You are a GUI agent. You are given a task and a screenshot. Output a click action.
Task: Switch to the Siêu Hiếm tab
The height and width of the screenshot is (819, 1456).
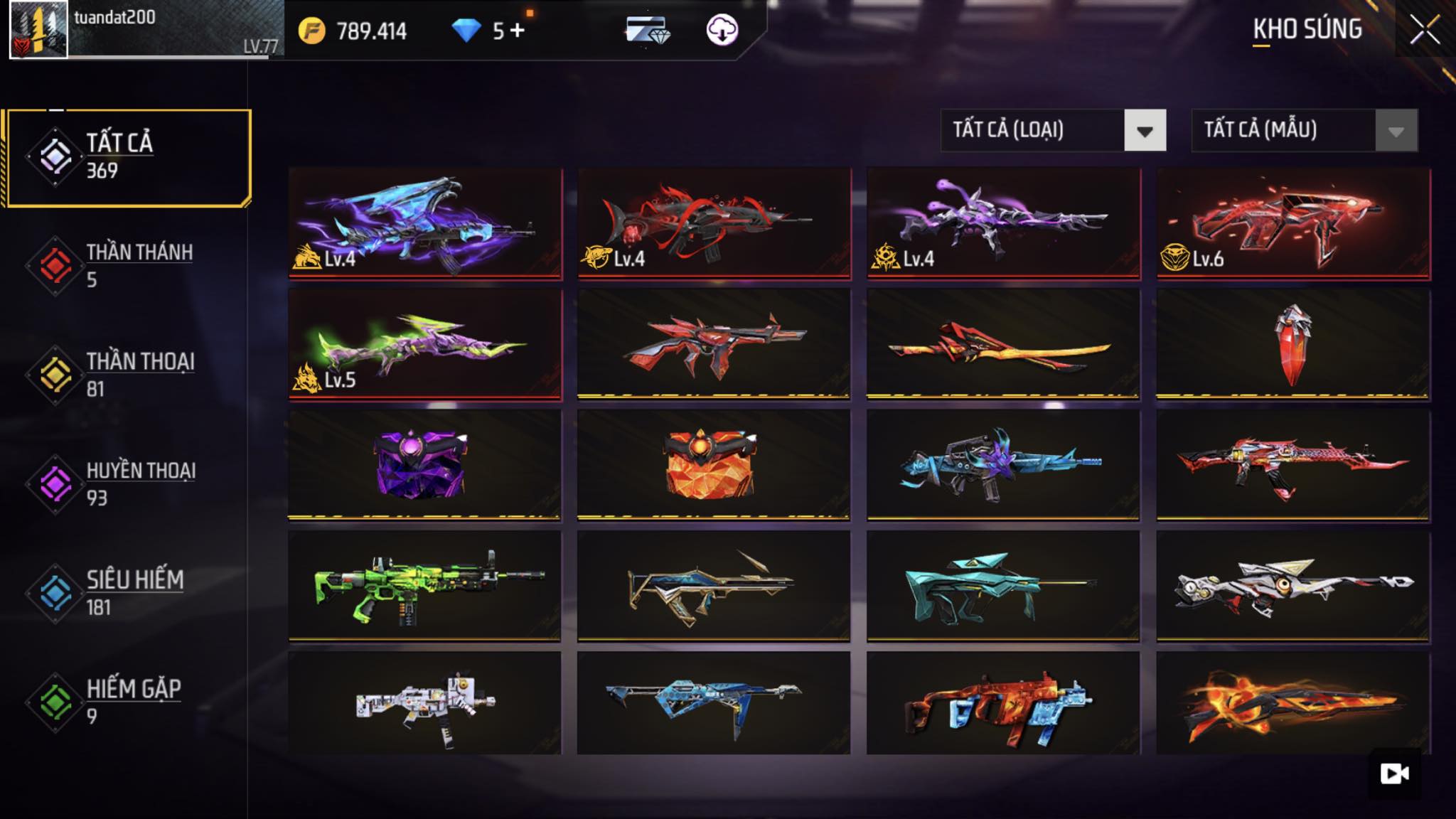point(128,593)
